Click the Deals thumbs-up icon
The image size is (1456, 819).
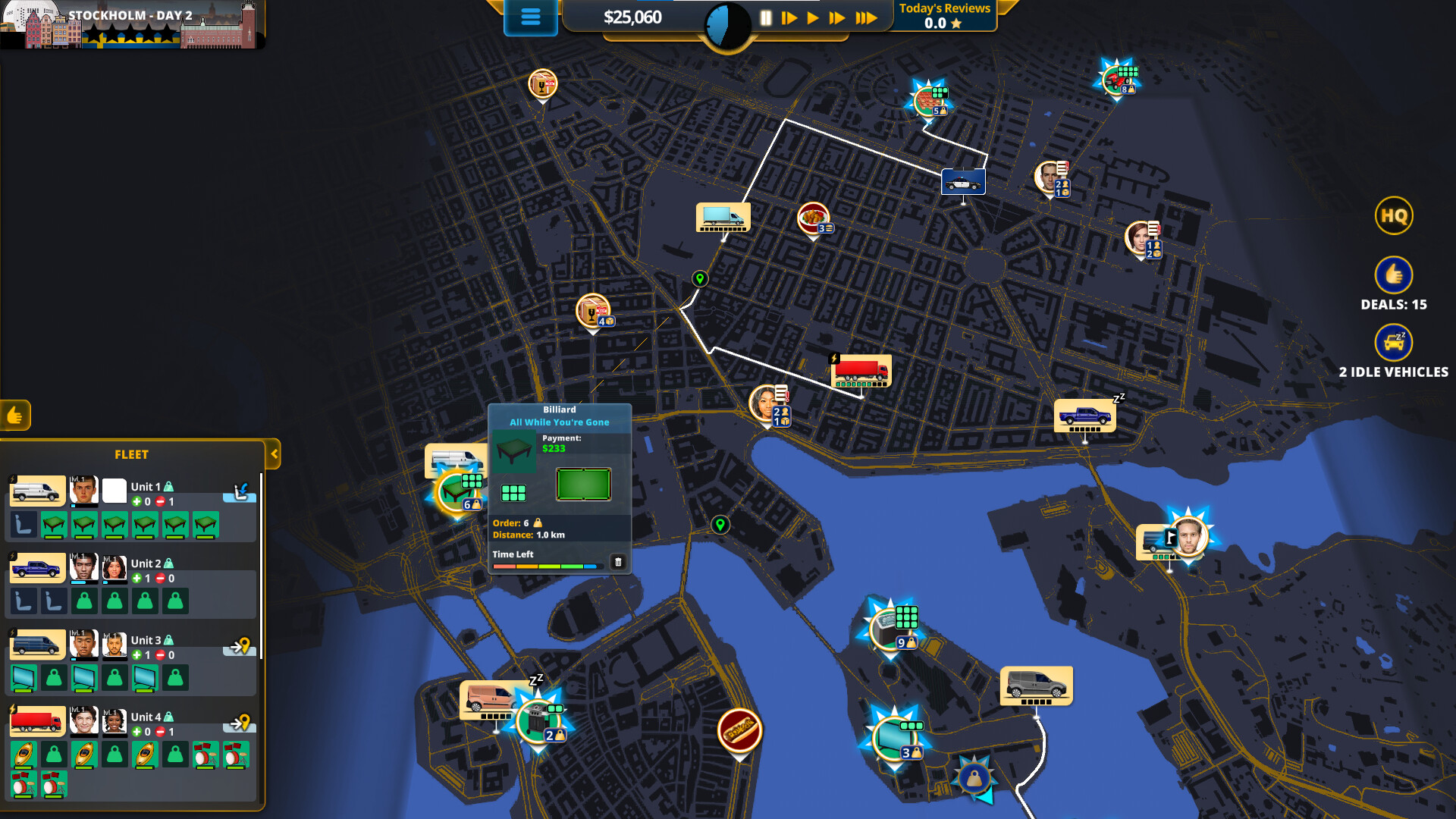tap(1394, 275)
